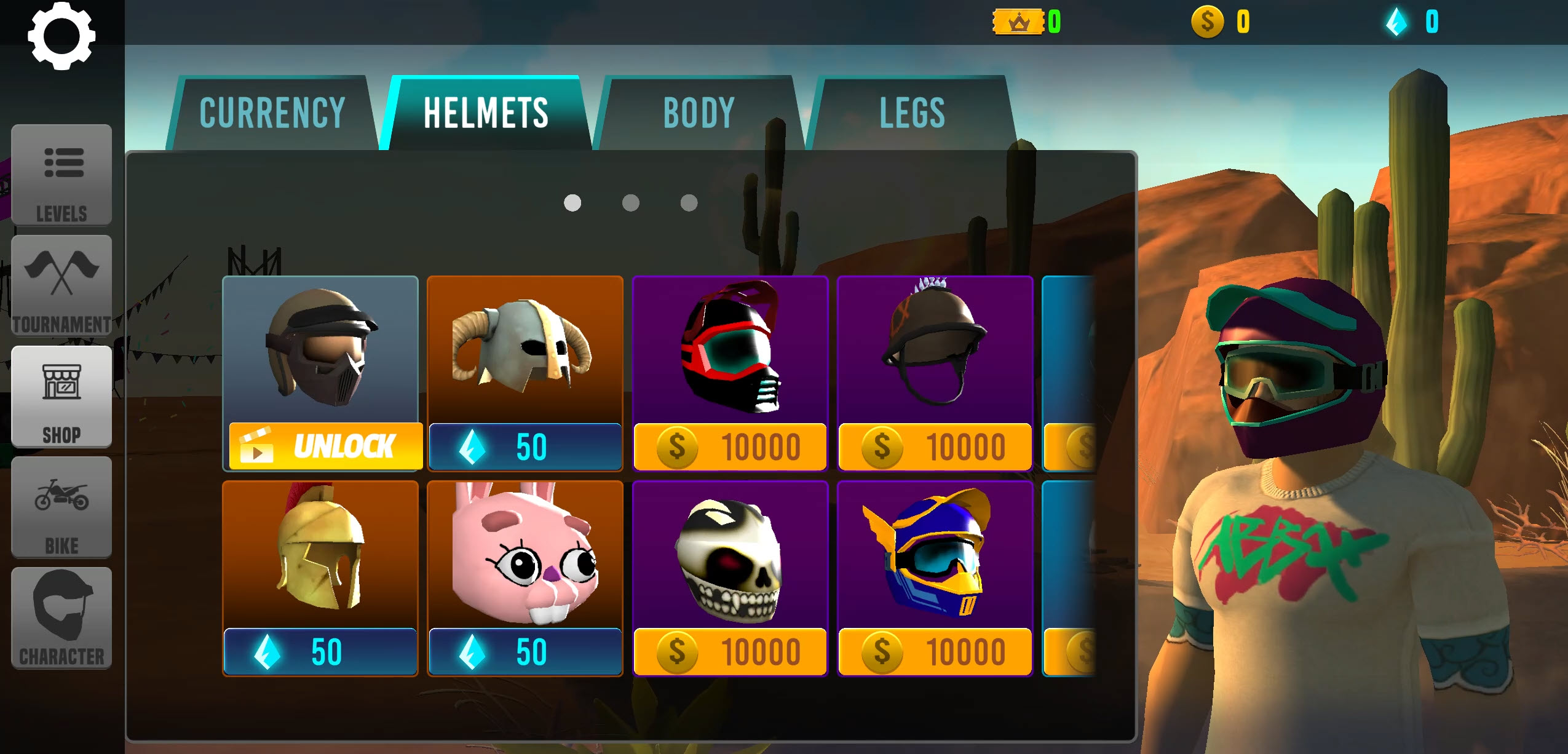Viewport: 1568px width, 754px height.
Task: Open the Legs tab
Action: click(912, 113)
